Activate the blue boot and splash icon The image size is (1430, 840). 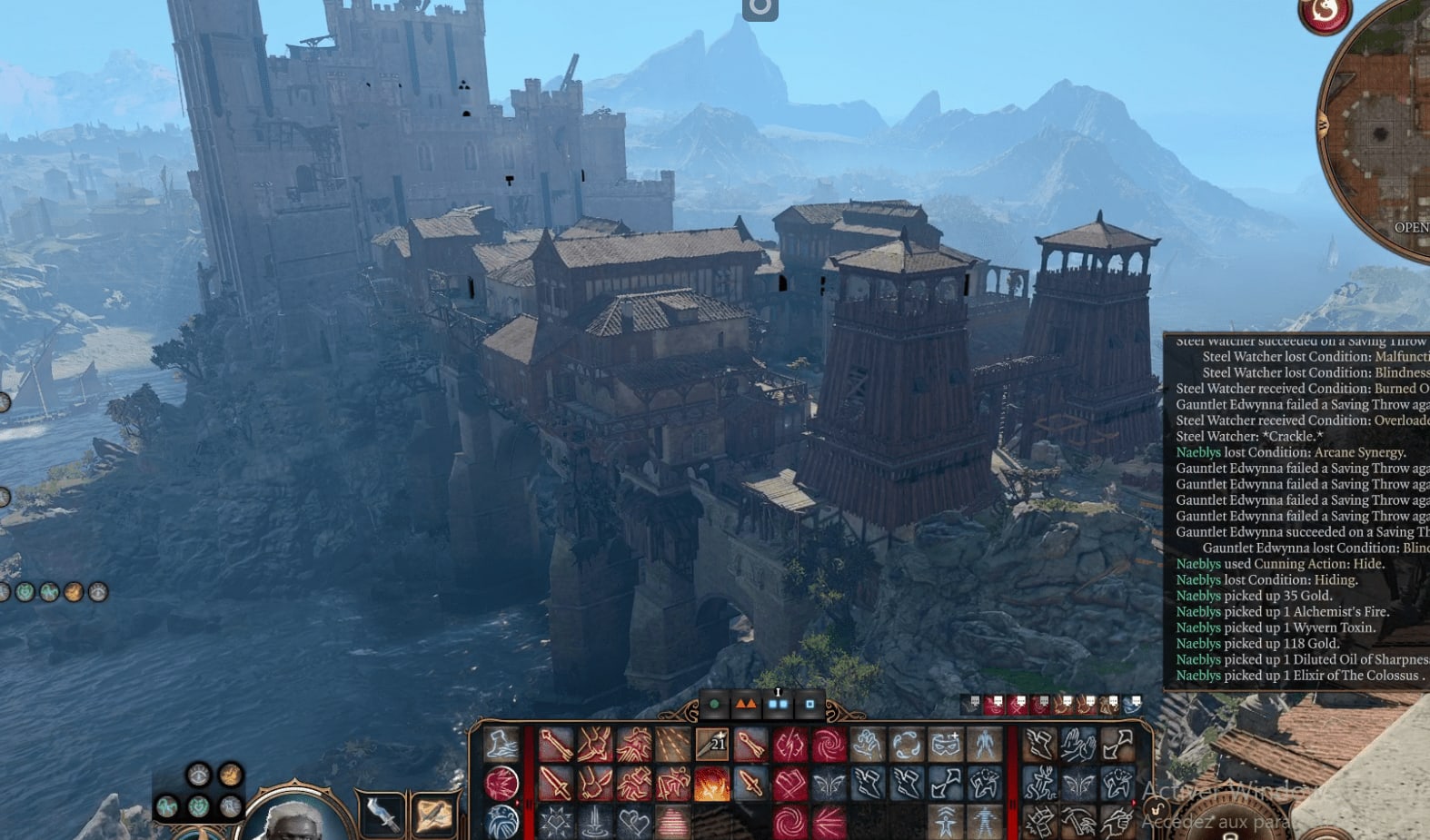point(501,745)
